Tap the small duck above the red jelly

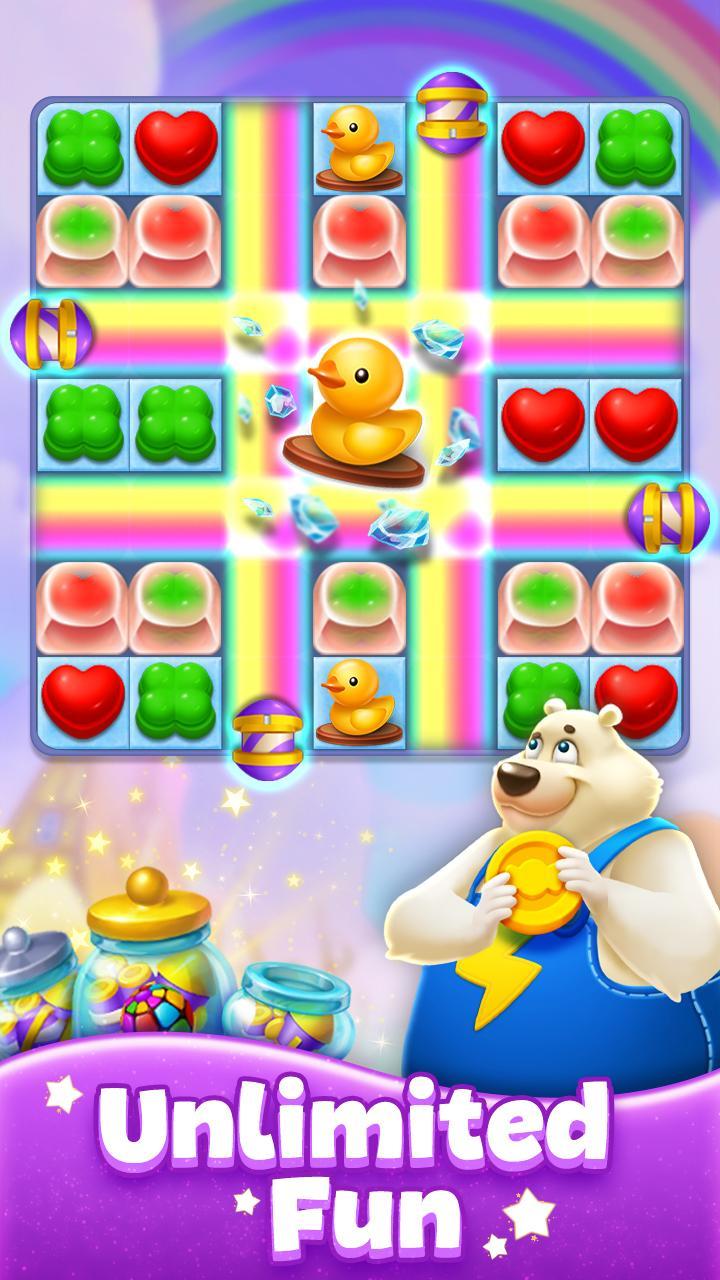tap(359, 148)
